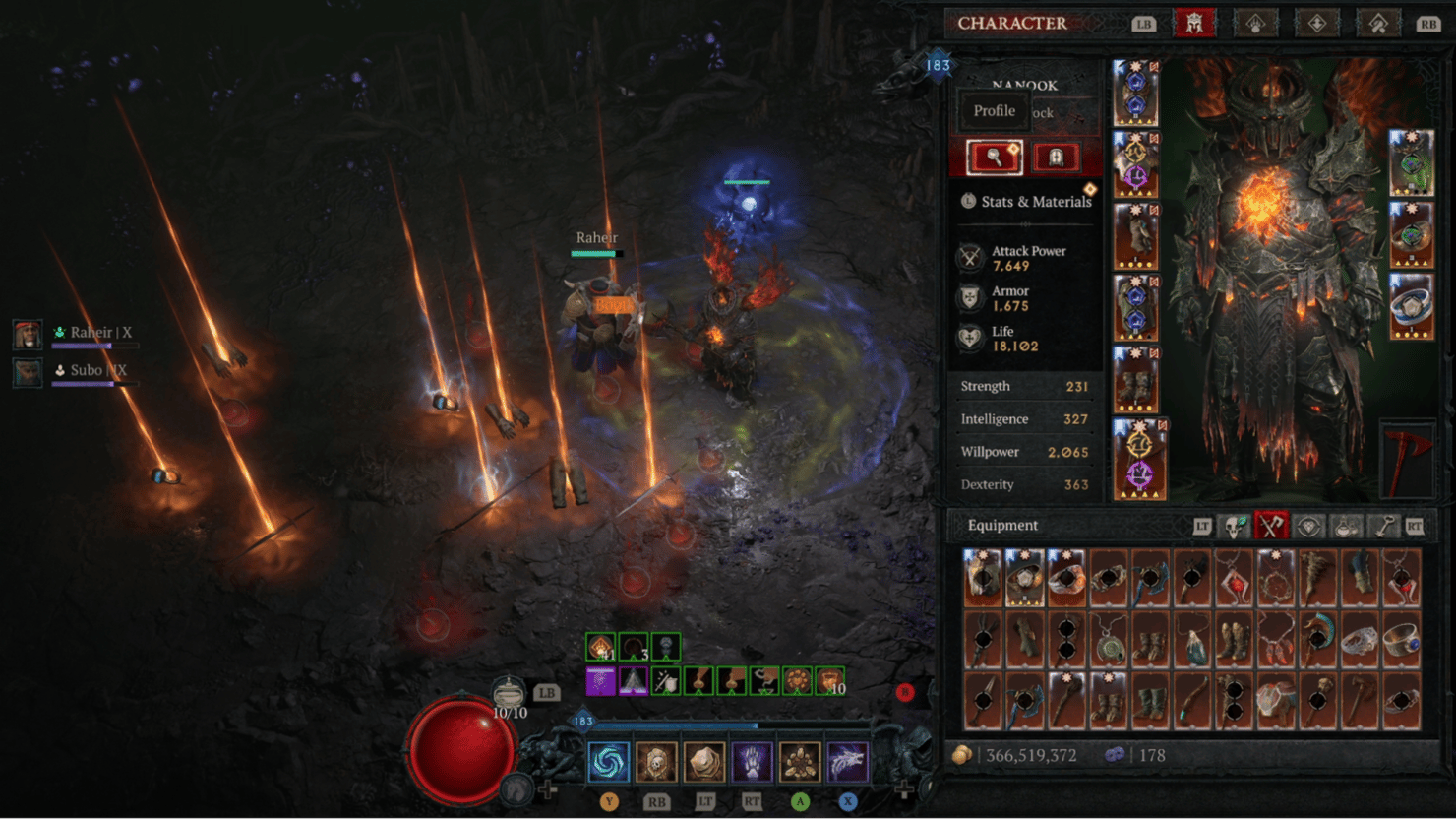This screenshot has width=1456, height=819.
Task: Select the equipped white and blue ring
Action: tap(1411, 307)
